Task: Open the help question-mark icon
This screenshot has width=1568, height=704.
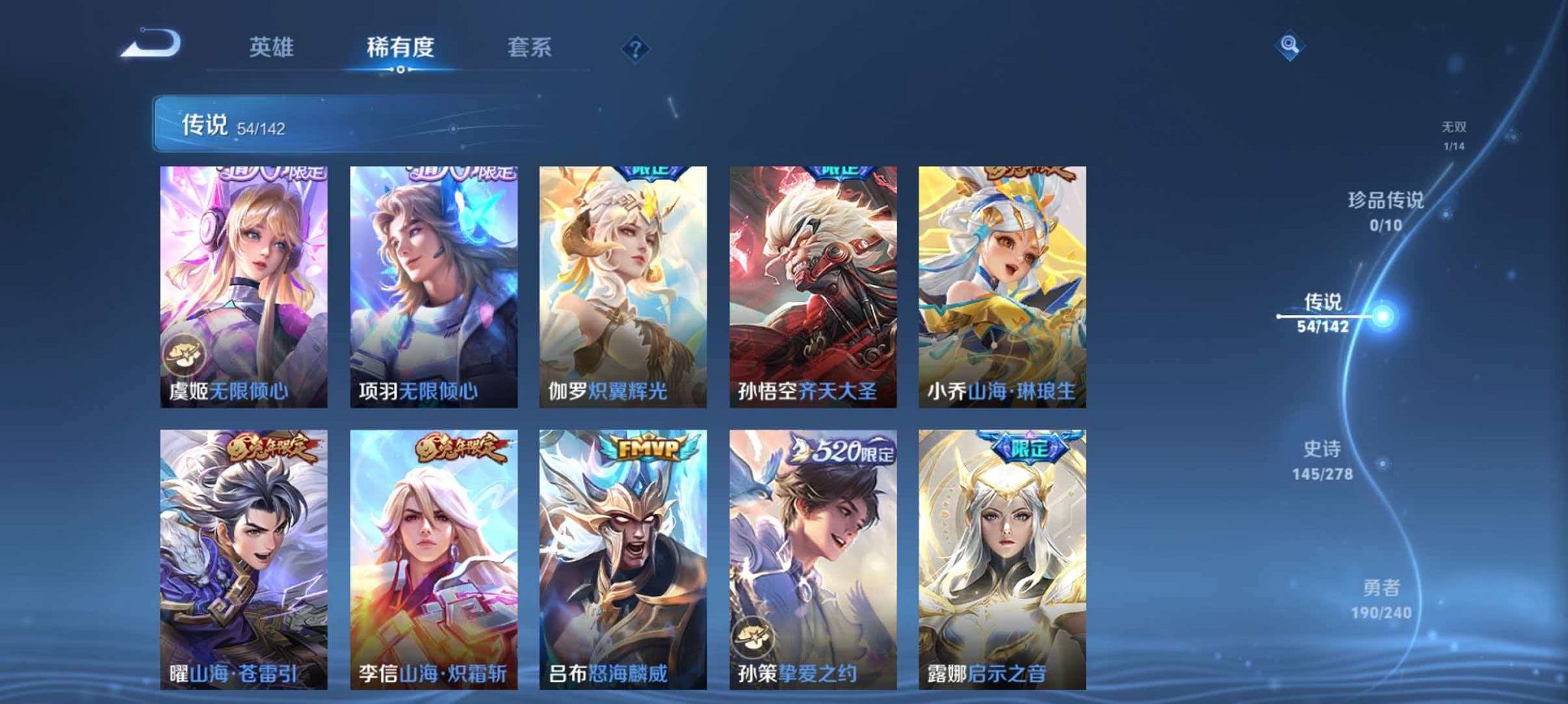Action: click(x=635, y=47)
